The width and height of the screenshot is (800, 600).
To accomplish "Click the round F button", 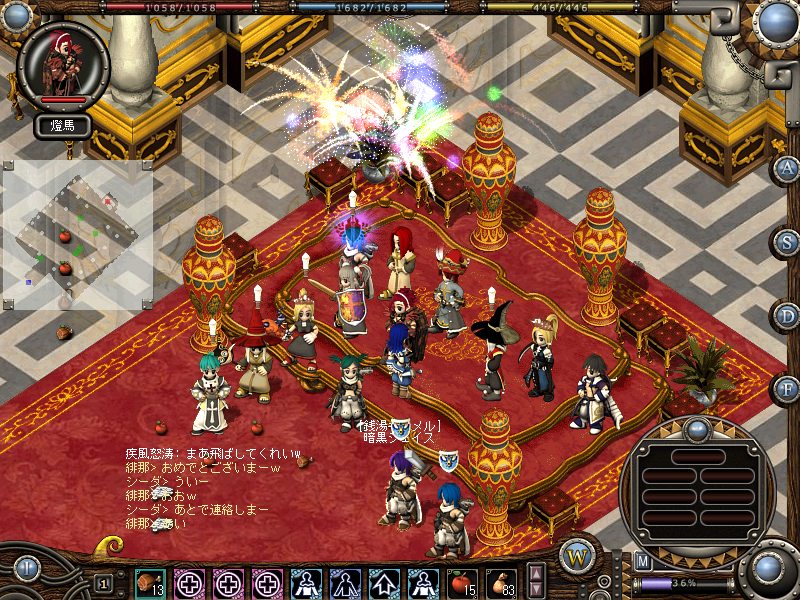I will 787,388.
